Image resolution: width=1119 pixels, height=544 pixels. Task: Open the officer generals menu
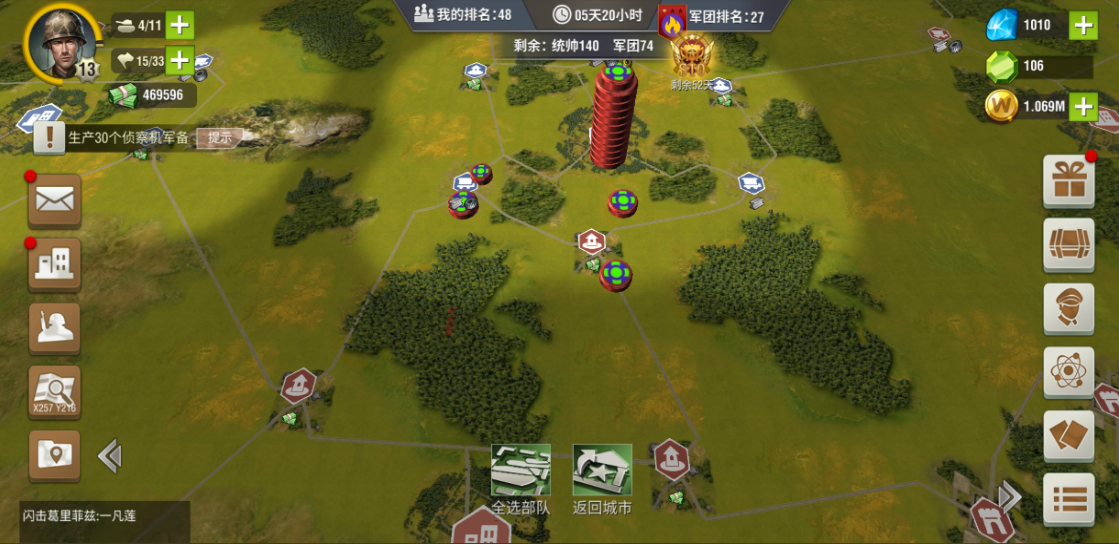(x=1068, y=309)
